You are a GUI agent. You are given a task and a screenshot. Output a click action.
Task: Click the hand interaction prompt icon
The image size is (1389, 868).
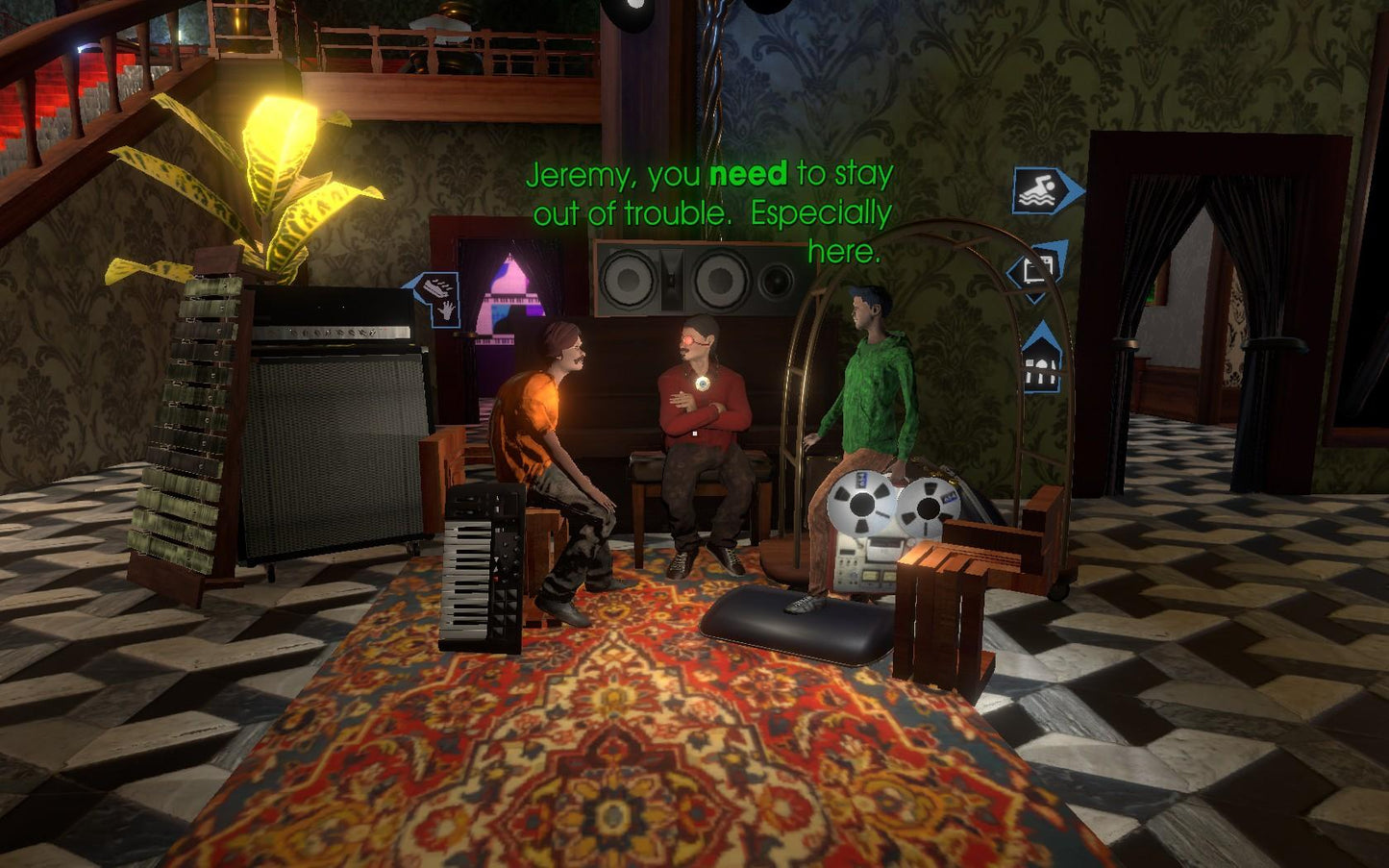[x=446, y=311]
